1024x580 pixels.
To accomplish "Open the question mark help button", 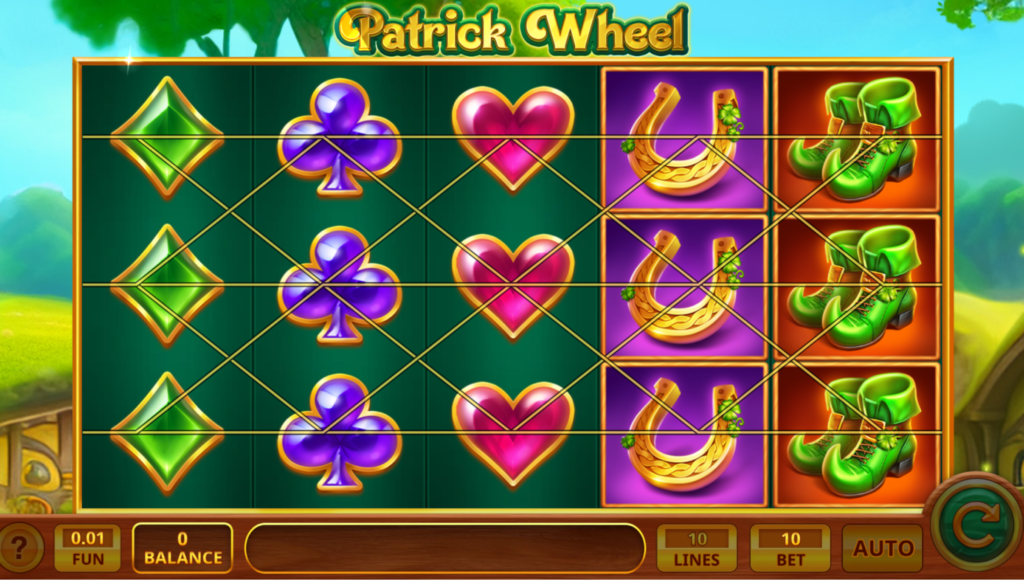I will (21, 548).
